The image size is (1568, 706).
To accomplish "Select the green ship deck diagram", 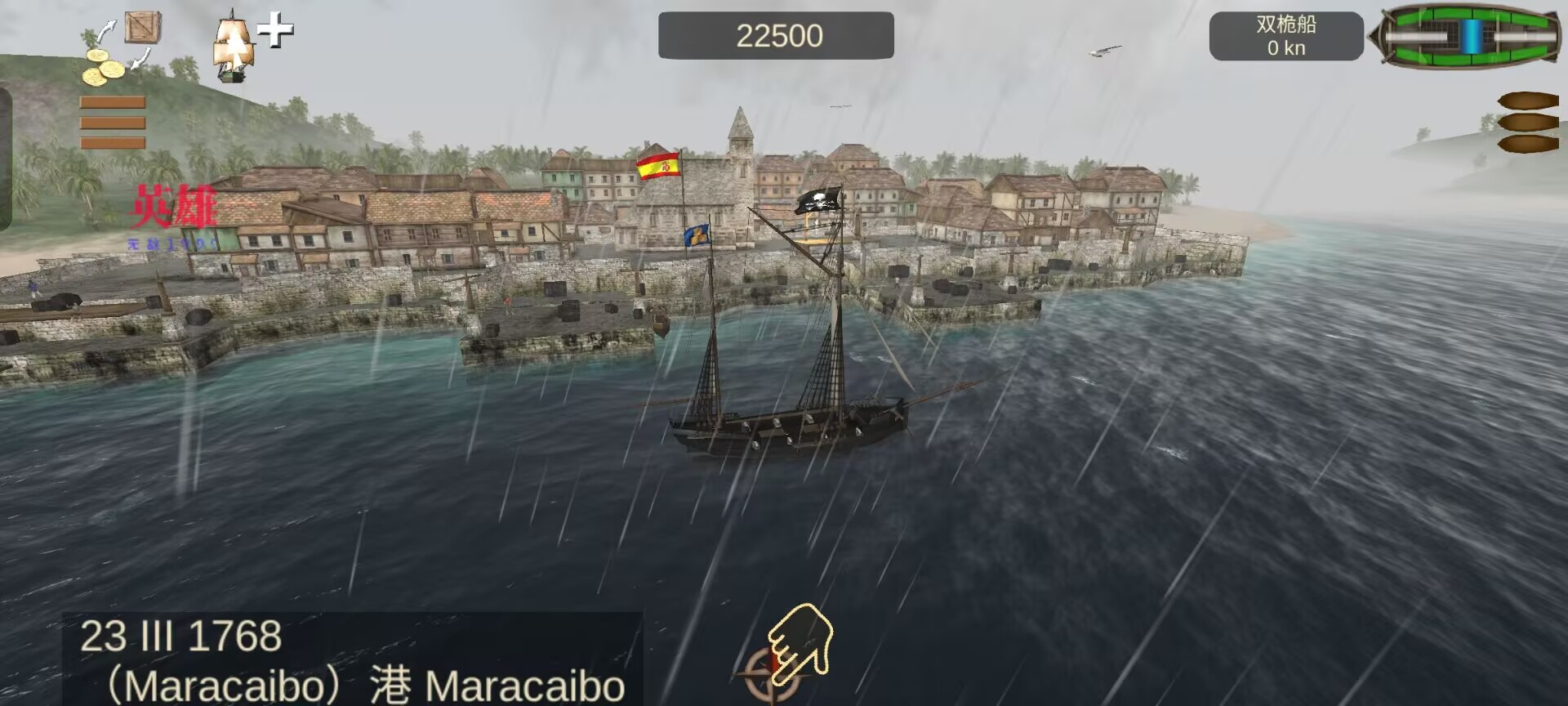I will pyautogui.click(x=1468, y=36).
